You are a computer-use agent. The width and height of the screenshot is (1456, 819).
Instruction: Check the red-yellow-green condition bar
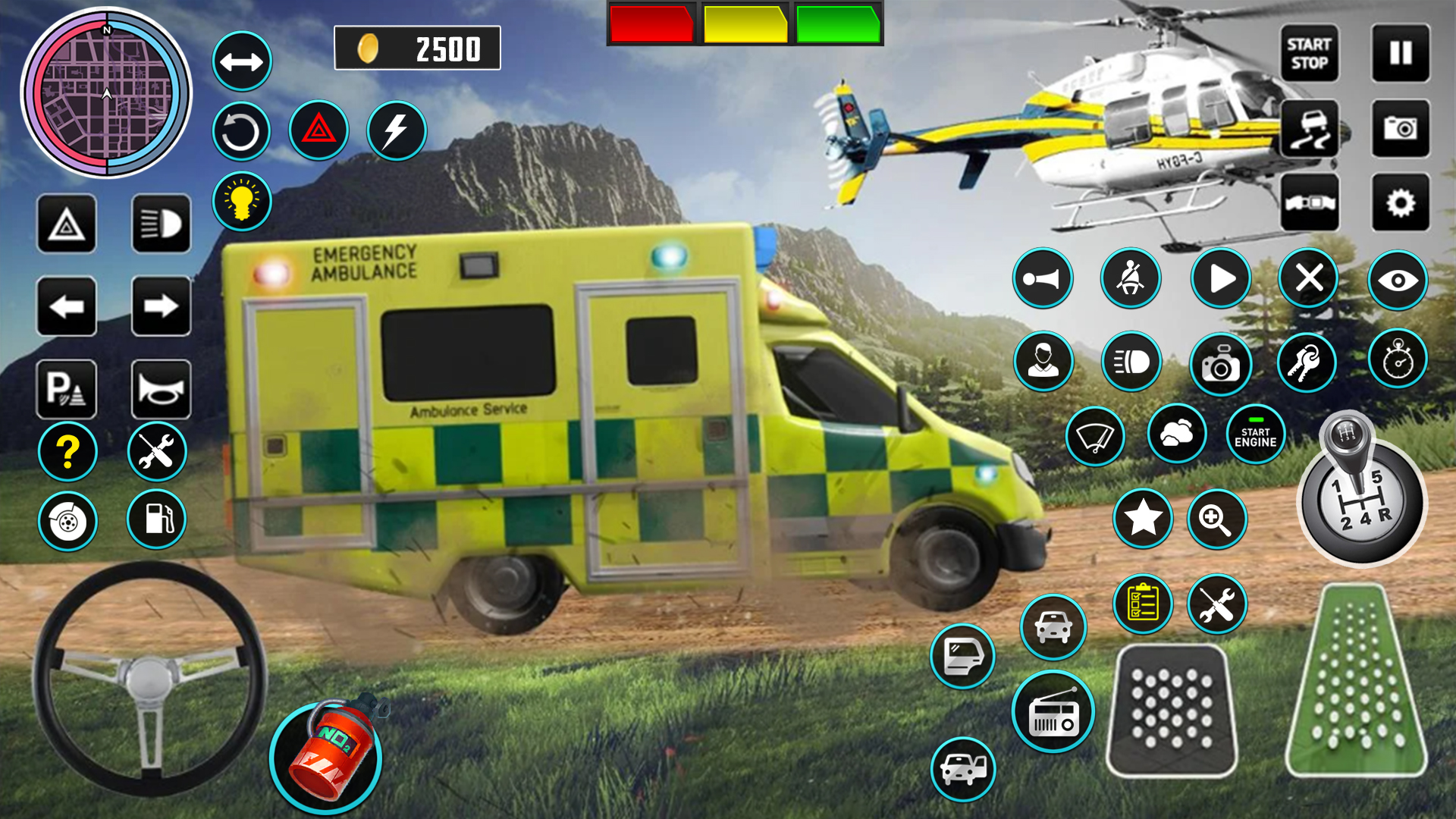click(x=743, y=24)
